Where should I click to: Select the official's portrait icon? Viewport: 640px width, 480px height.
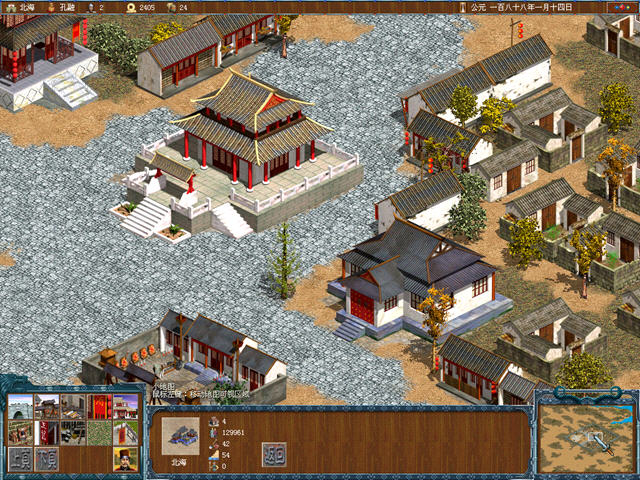pyautogui.click(x=125, y=460)
